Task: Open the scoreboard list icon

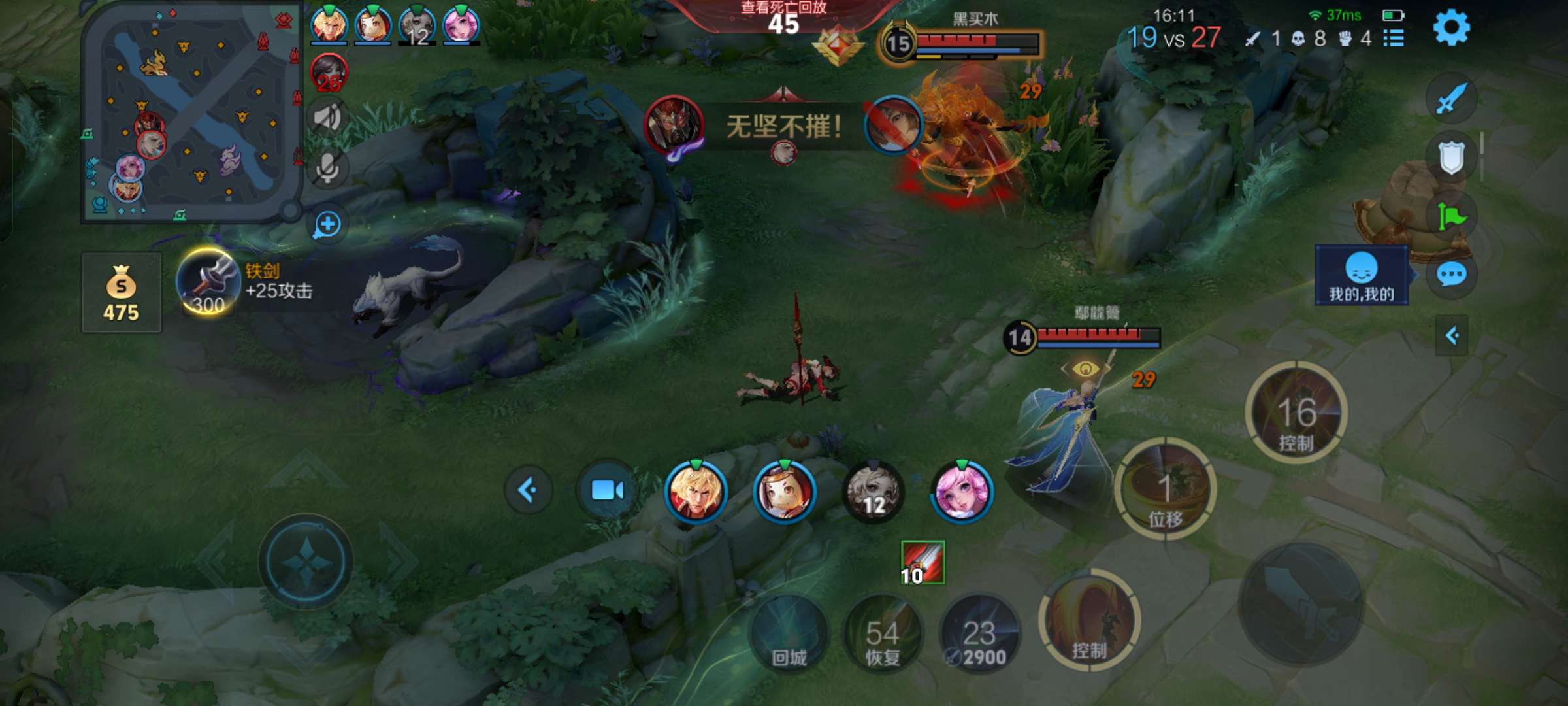Action: click(1394, 39)
